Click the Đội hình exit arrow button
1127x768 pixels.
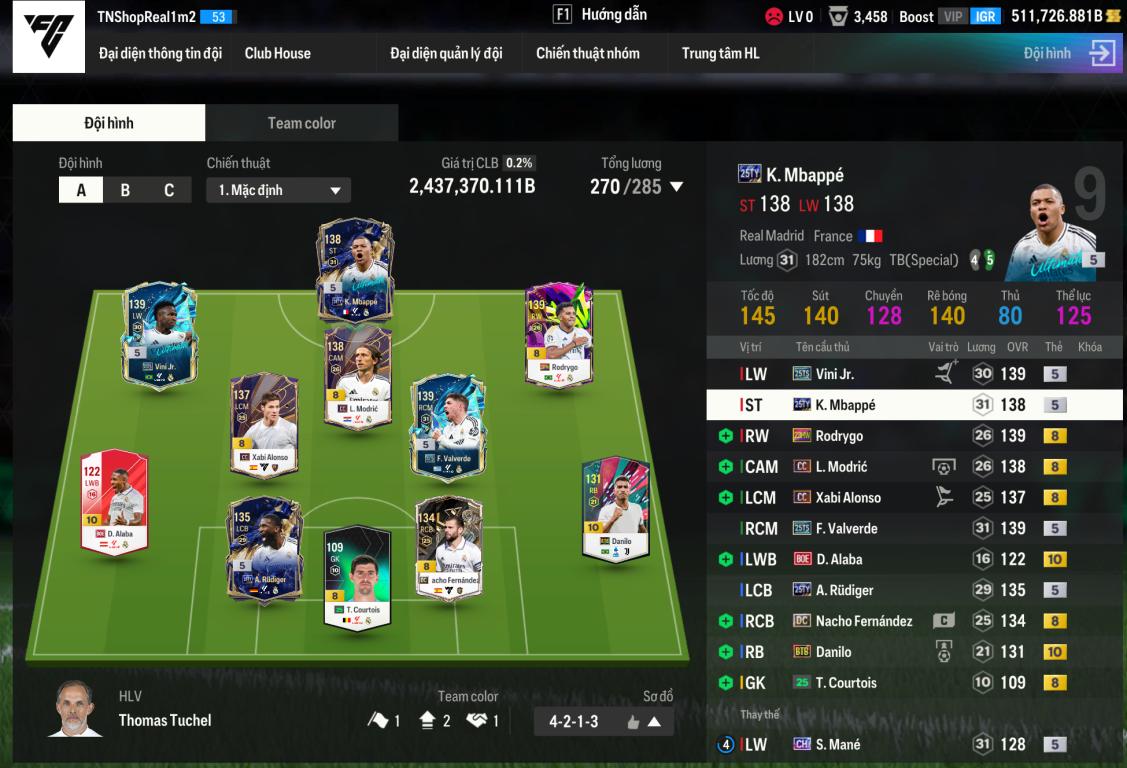point(1102,53)
